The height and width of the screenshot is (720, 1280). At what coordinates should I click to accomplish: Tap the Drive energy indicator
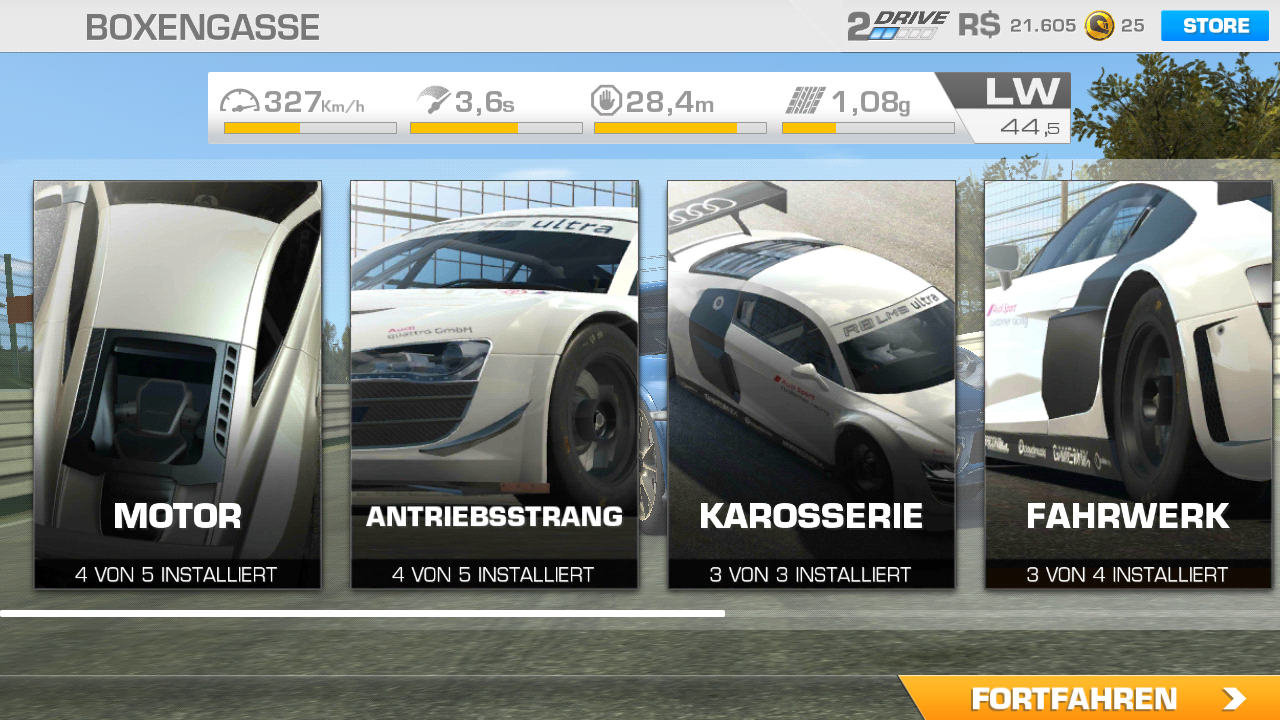[897, 26]
